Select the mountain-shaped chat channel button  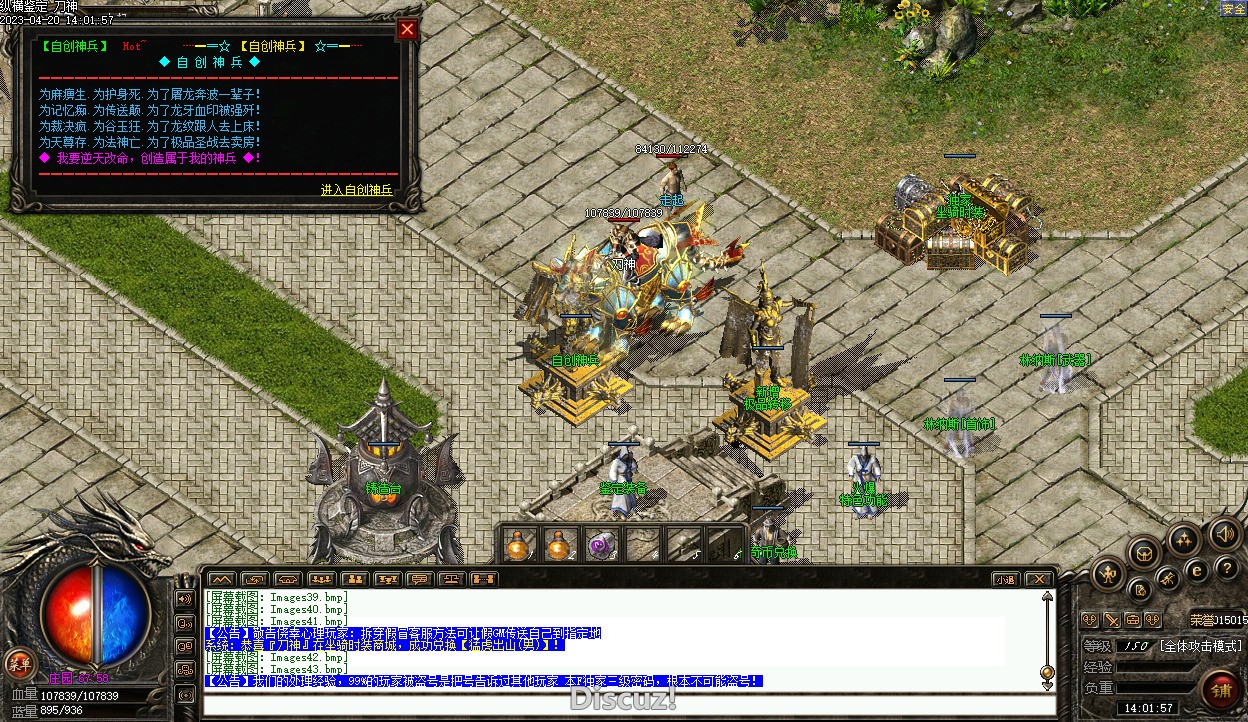pos(222,579)
